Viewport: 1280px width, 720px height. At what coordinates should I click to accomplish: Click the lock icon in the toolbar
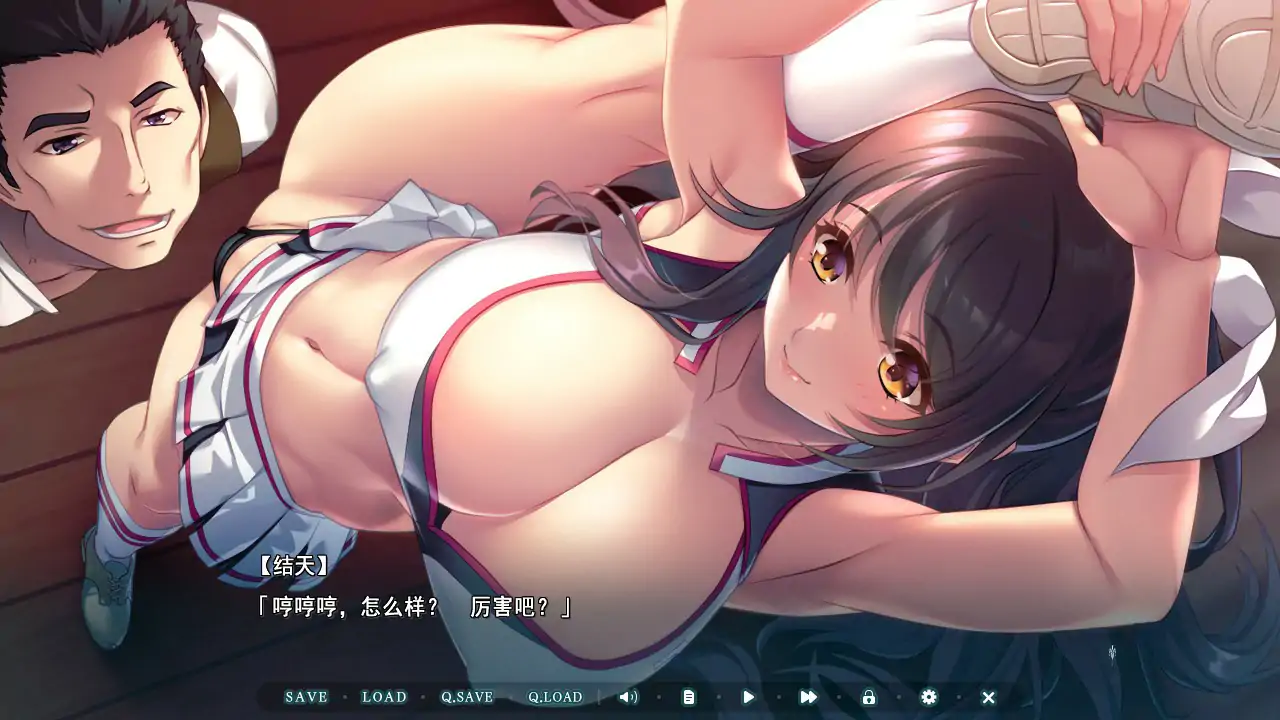tap(868, 697)
